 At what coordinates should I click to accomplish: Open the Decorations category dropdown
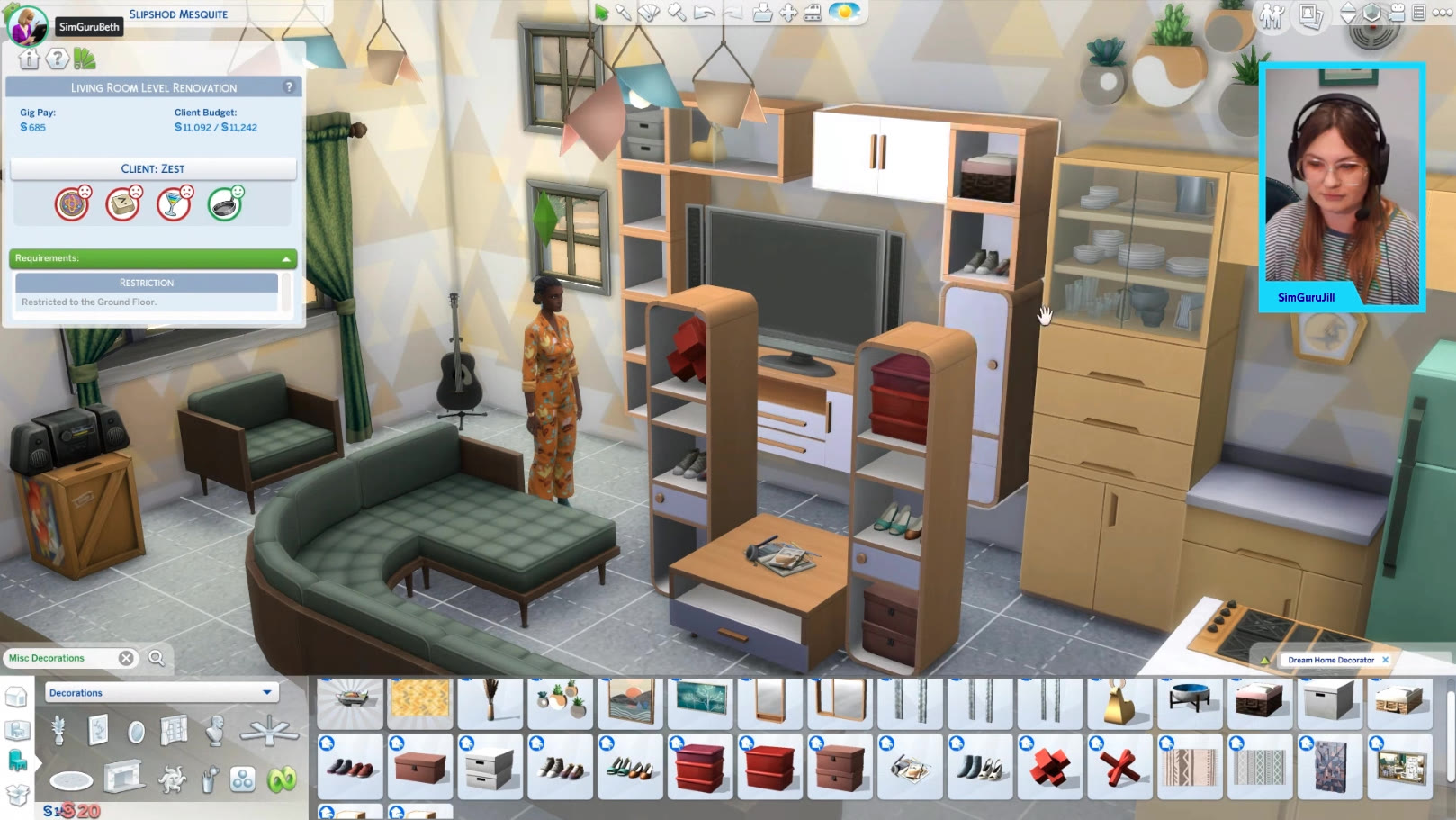[266, 692]
